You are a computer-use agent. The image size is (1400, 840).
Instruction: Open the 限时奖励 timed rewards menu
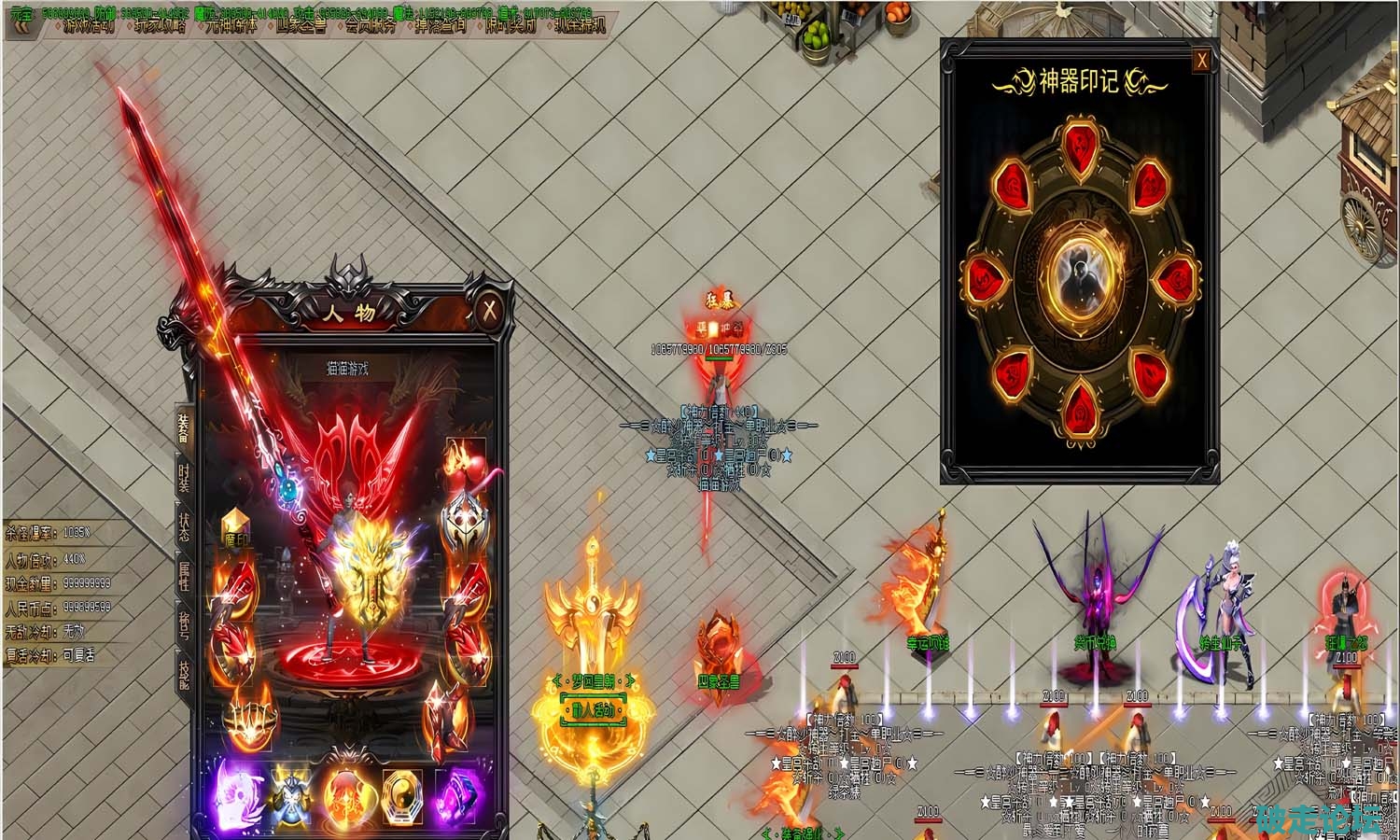[511, 25]
